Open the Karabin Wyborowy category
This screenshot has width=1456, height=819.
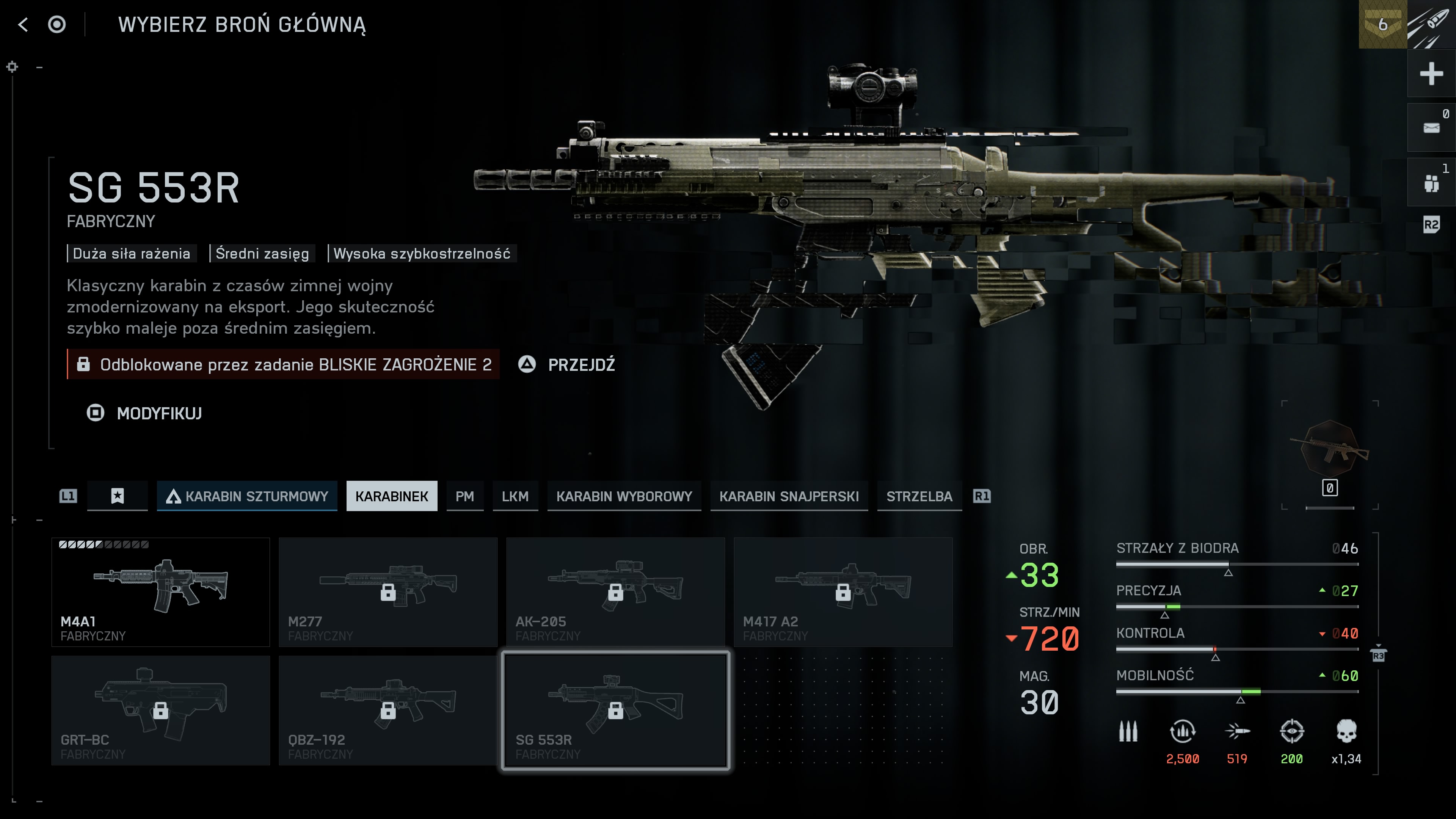click(x=624, y=496)
